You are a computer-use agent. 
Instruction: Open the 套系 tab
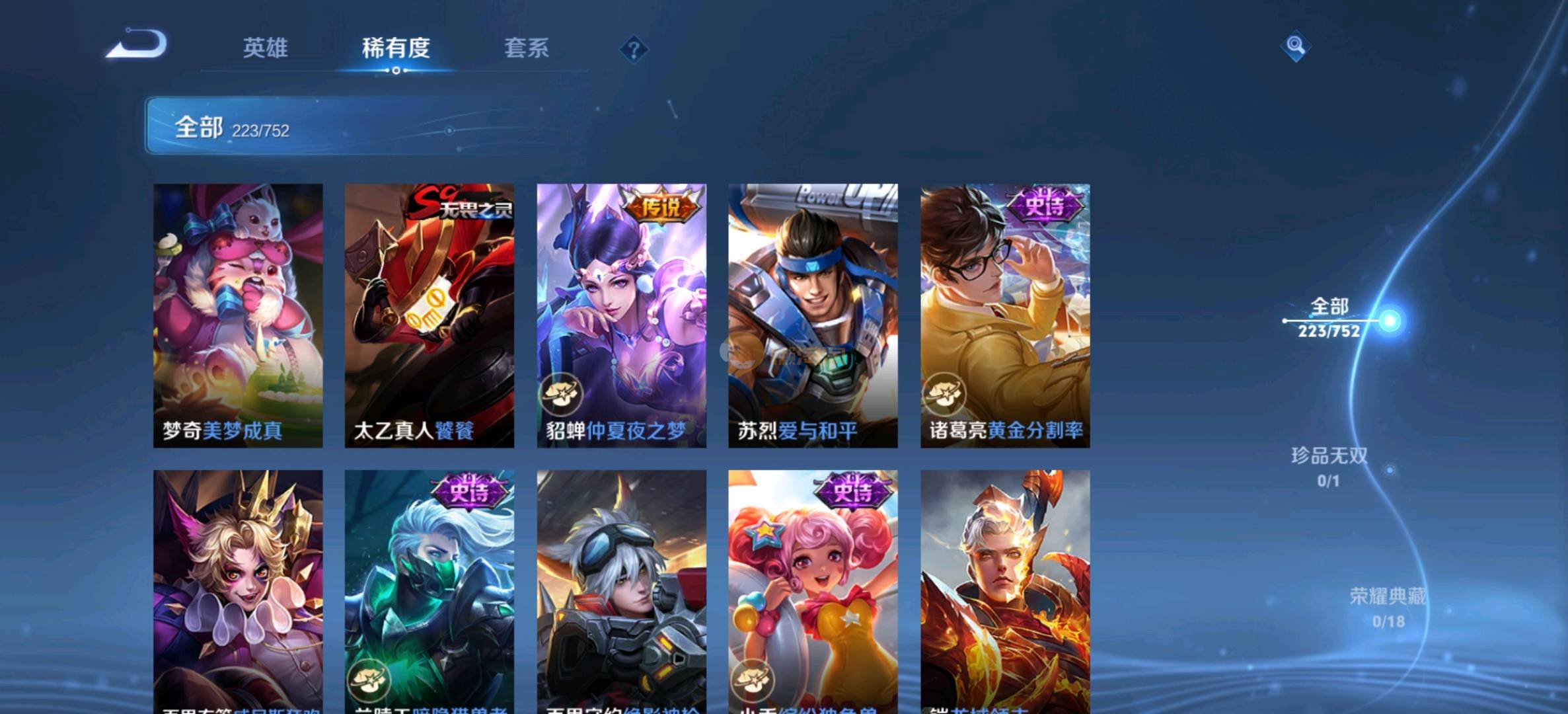[x=526, y=48]
